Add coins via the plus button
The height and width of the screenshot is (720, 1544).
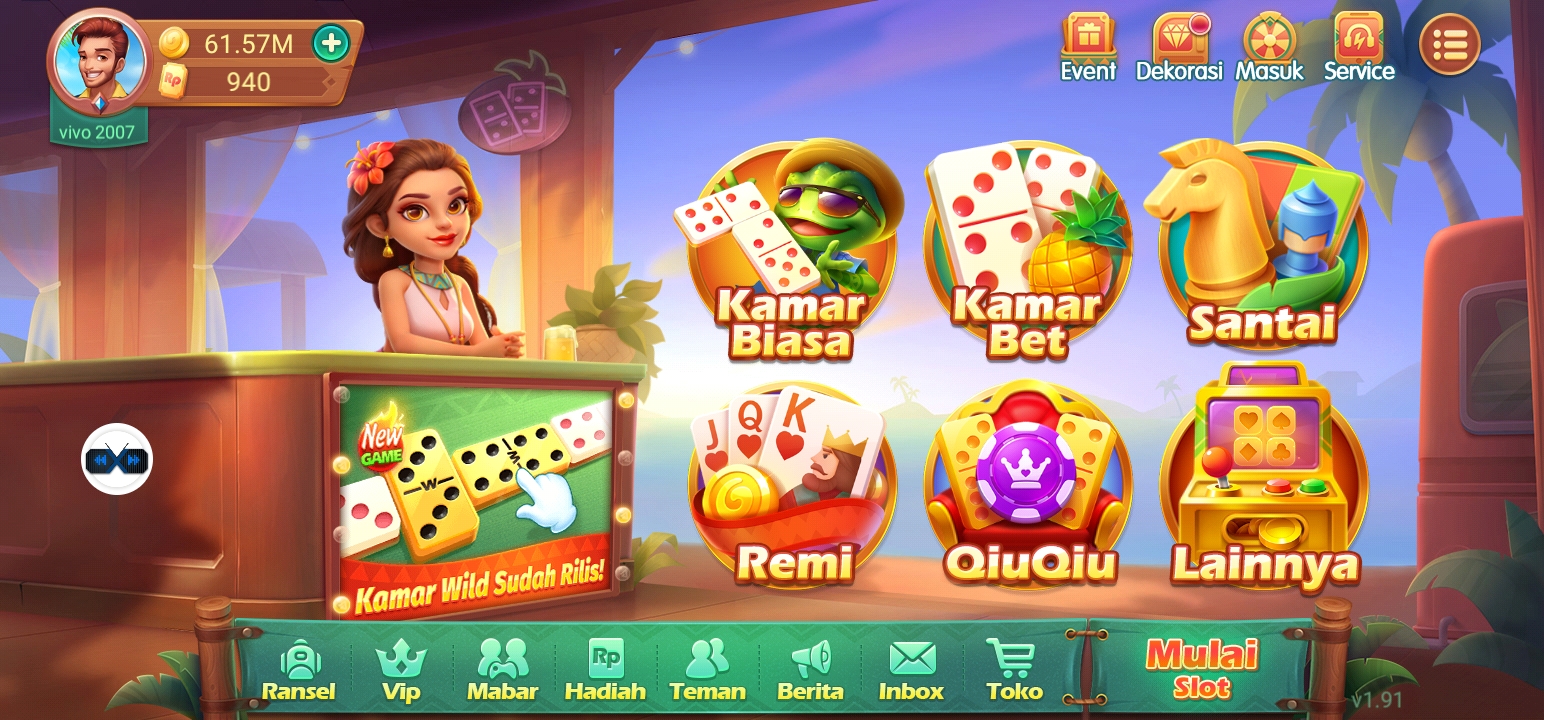(332, 43)
